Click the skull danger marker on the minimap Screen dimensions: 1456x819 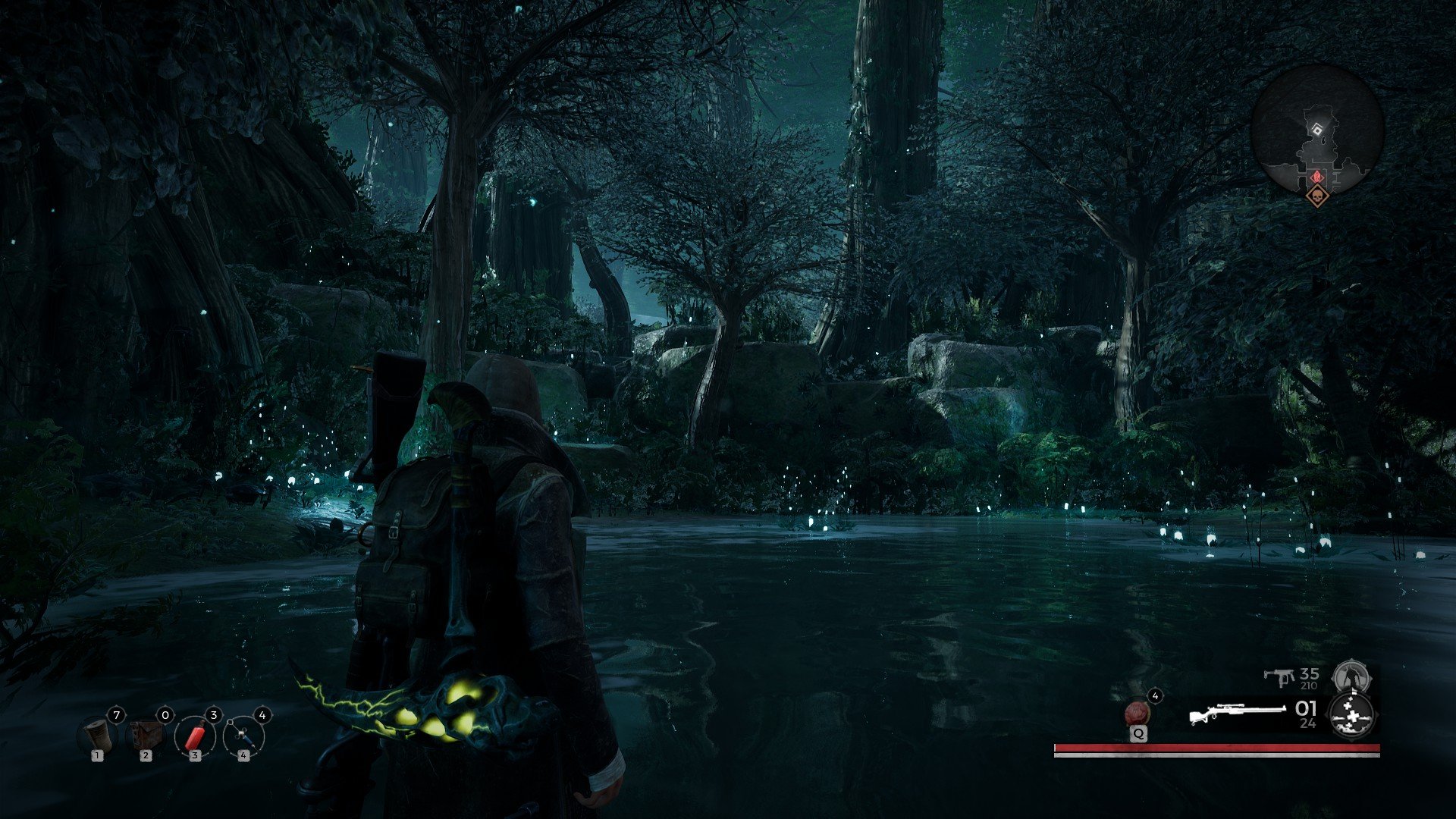1318,197
